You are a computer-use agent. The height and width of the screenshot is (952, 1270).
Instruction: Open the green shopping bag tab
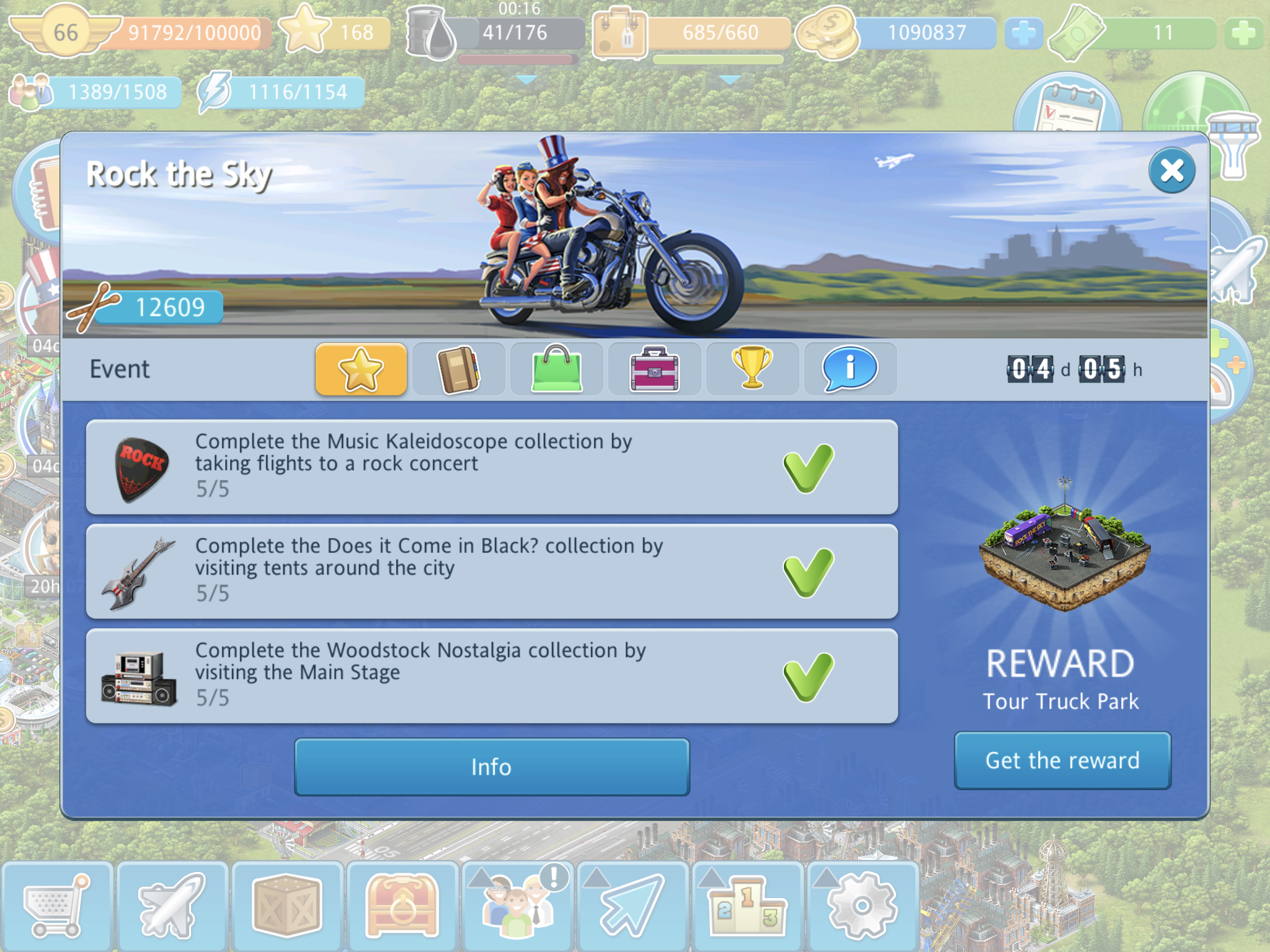pyautogui.click(x=556, y=369)
